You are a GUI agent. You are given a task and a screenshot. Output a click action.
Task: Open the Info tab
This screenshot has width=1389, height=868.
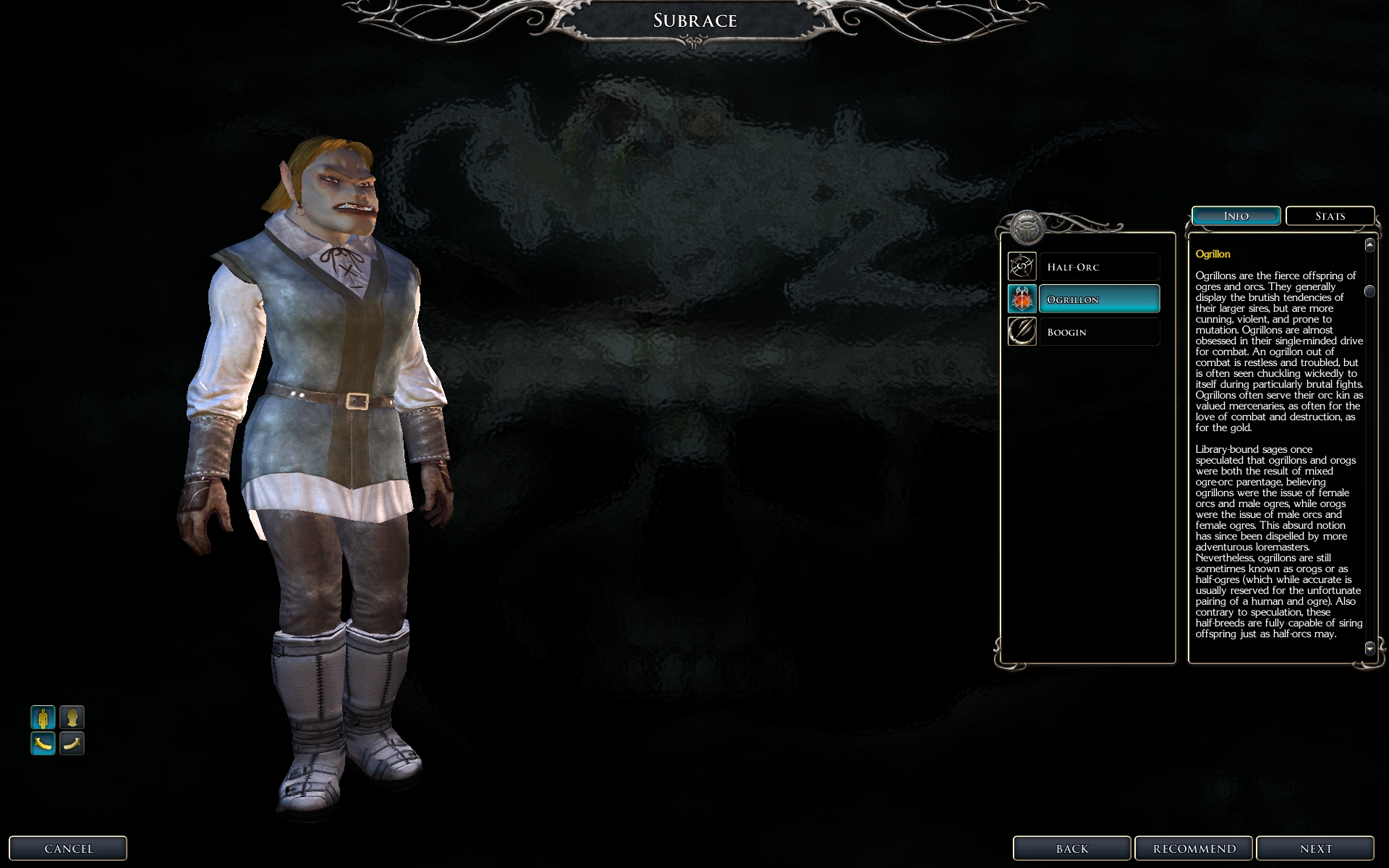(1236, 216)
